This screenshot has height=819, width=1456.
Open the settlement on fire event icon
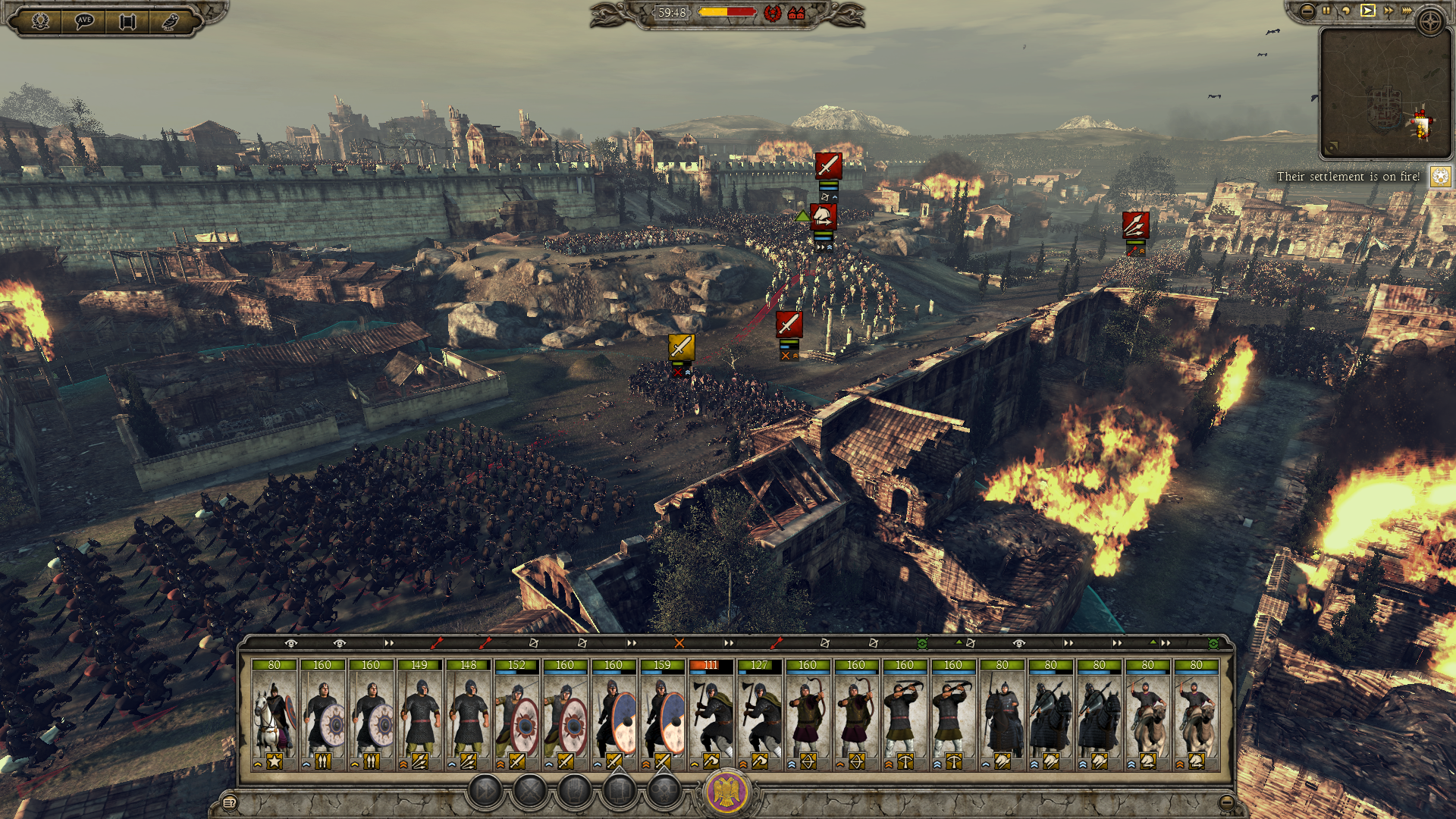[x=1440, y=177]
